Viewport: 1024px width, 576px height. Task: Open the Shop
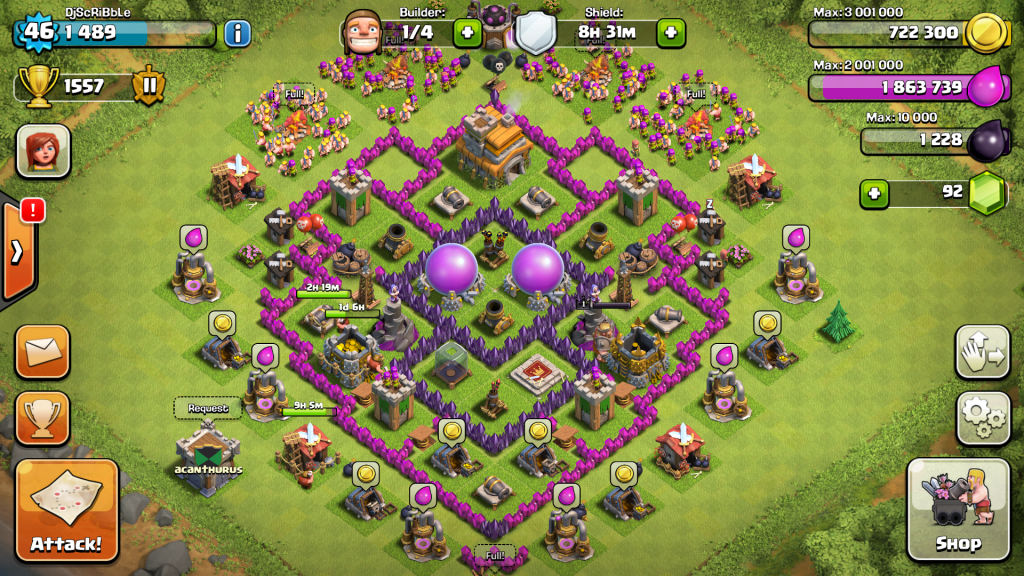click(x=958, y=510)
